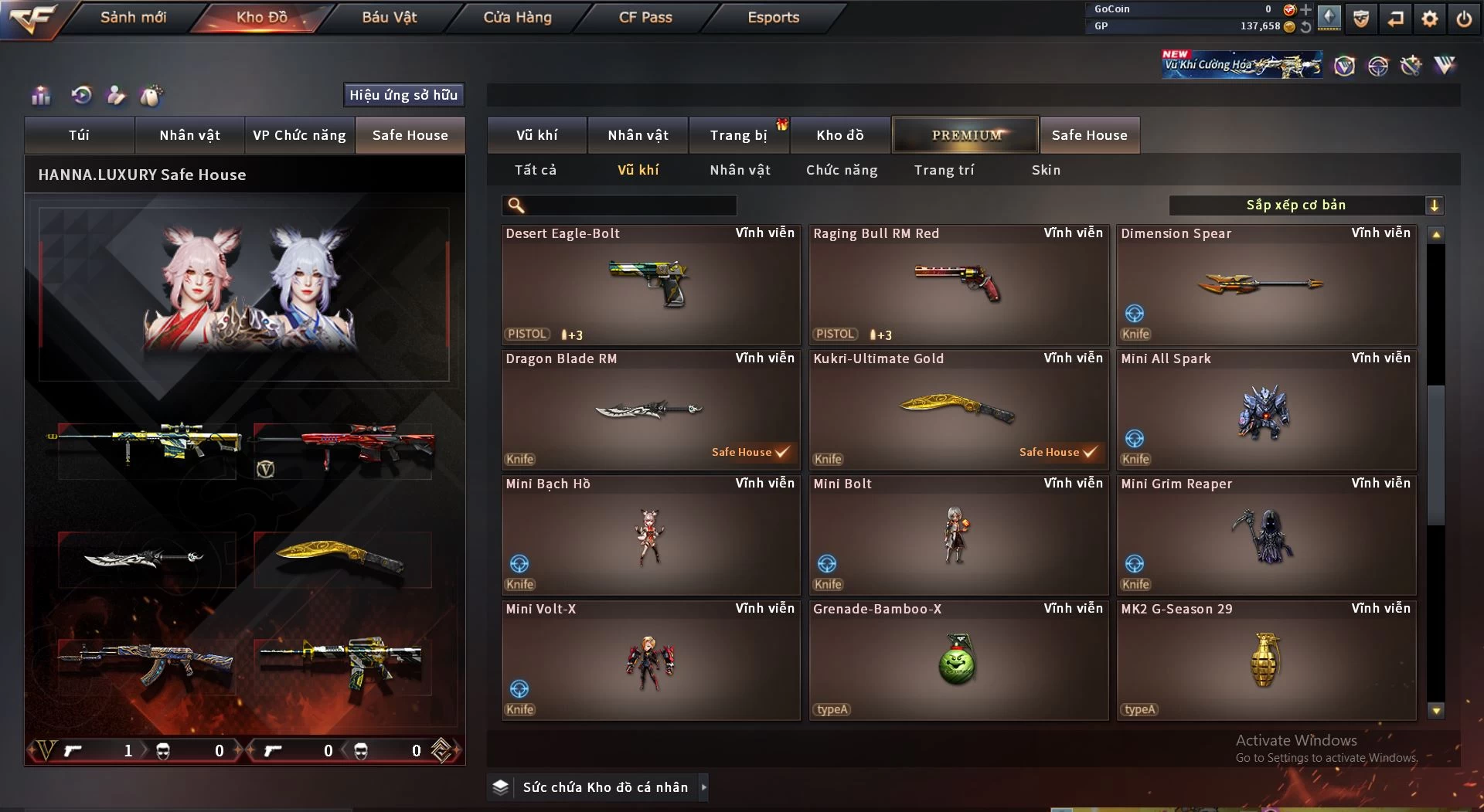The image size is (1484, 812).
Task: Open the CF Pass page
Action: (645, 17)
